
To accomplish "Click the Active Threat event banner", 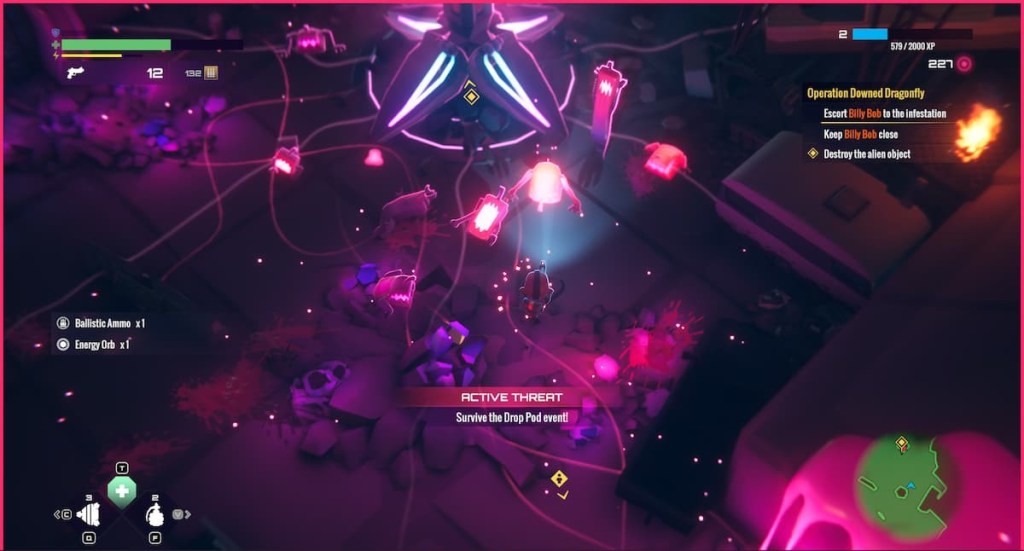I will [x=511, y=398].
